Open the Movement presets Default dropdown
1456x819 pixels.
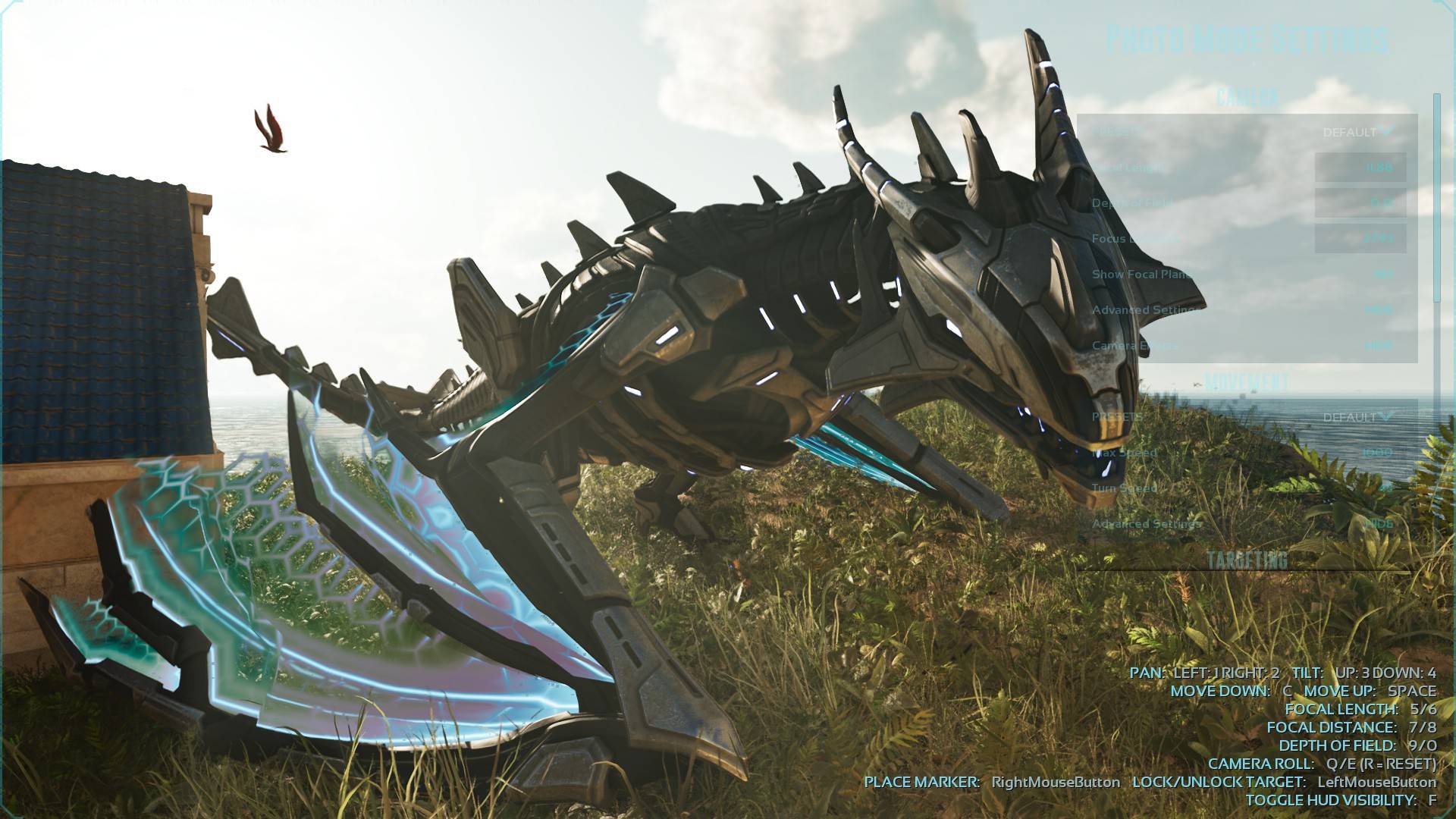pyautogui.click(x=1357, y=417)
